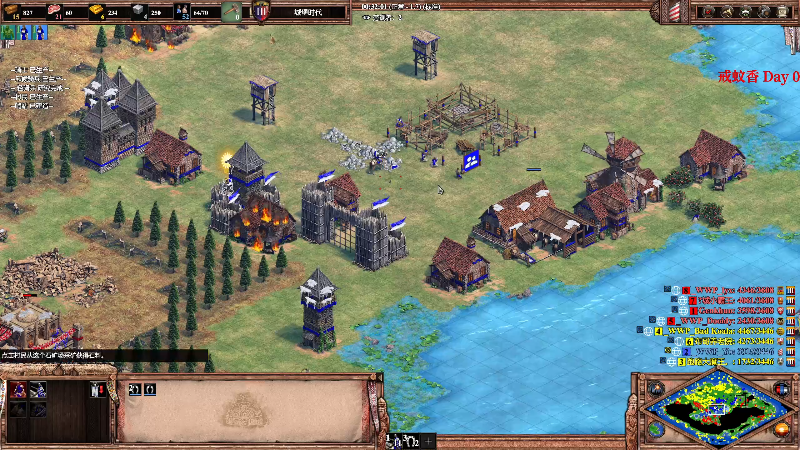Screen dimensions: 800x450
Task: Click the population villager icon
Action: click(x=182, y=12)
